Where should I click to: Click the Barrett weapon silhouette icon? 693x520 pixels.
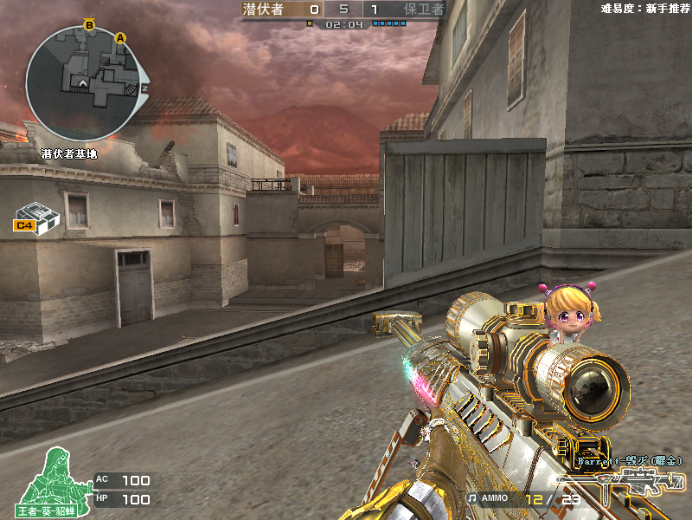click(638, 484)
